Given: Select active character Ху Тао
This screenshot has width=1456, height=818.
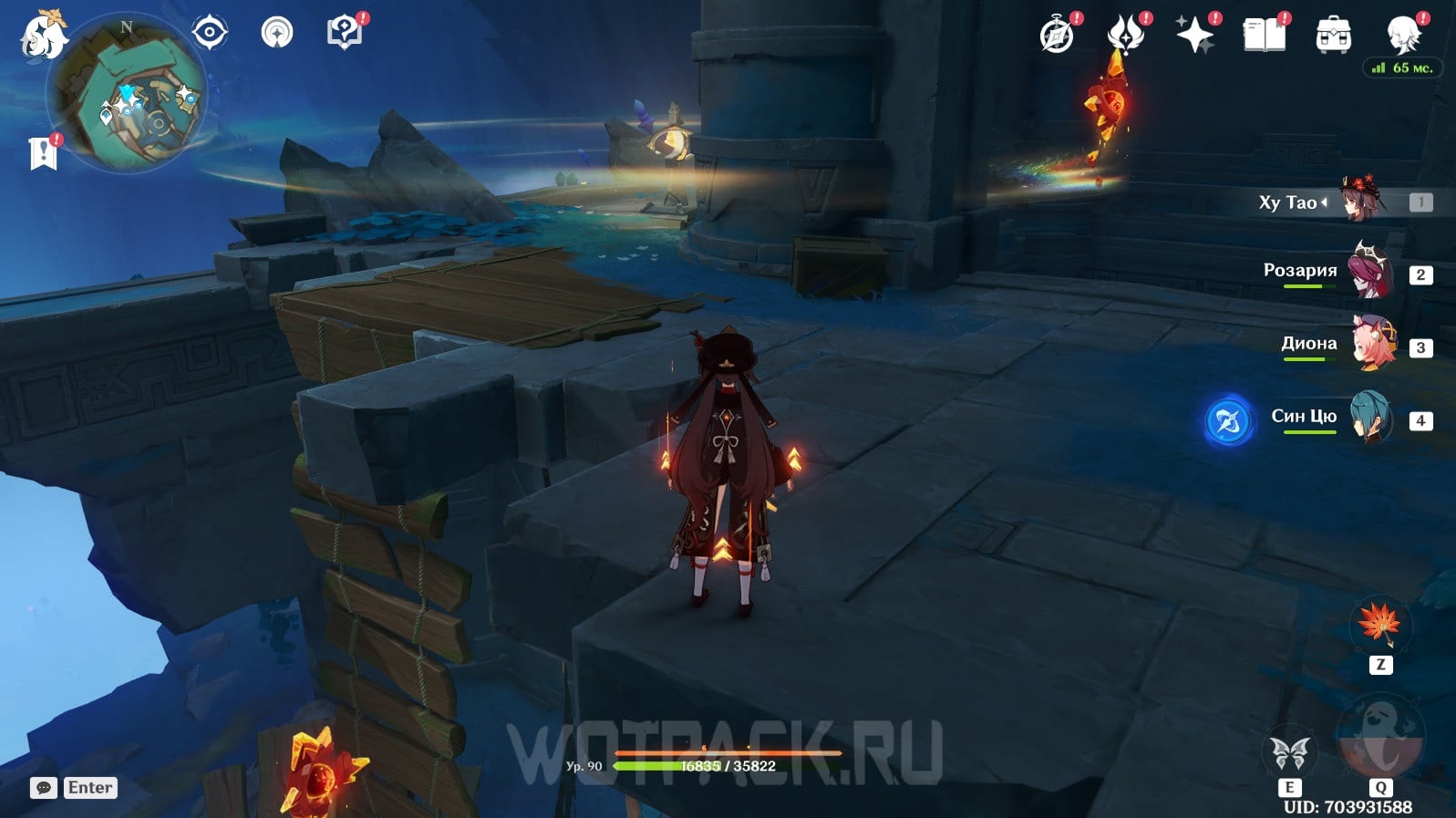Looking at the screenshot, I should point(1360,202).
